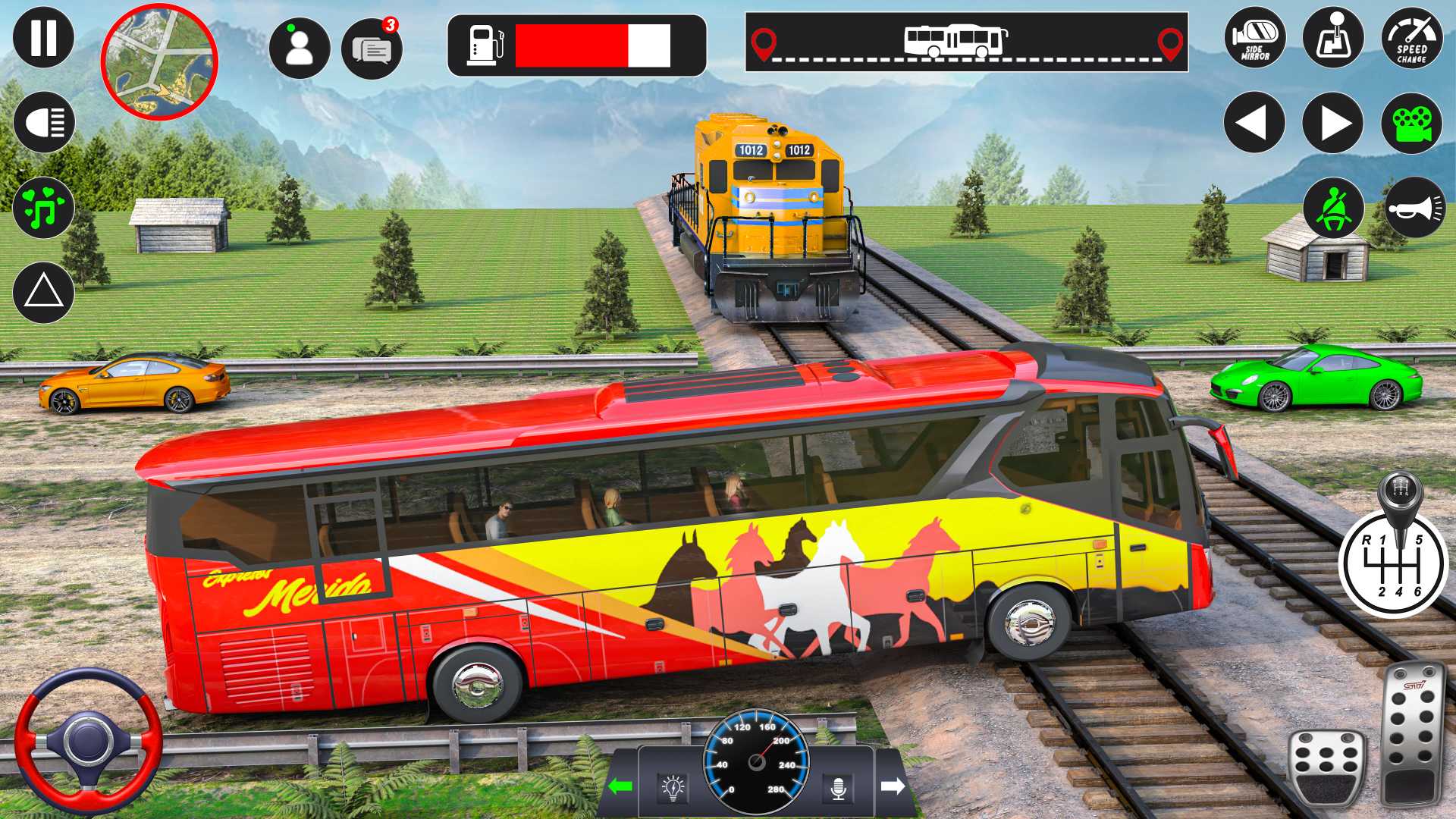Toggle the Side Mirror view
Screen dimensions: 1456x819
coord(1255,37)
